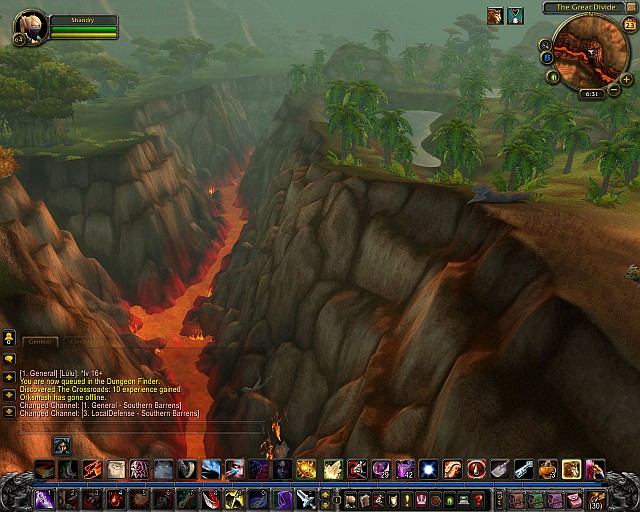Click the pet portrait above the action bar
The image size is (640, 512).
62,445
